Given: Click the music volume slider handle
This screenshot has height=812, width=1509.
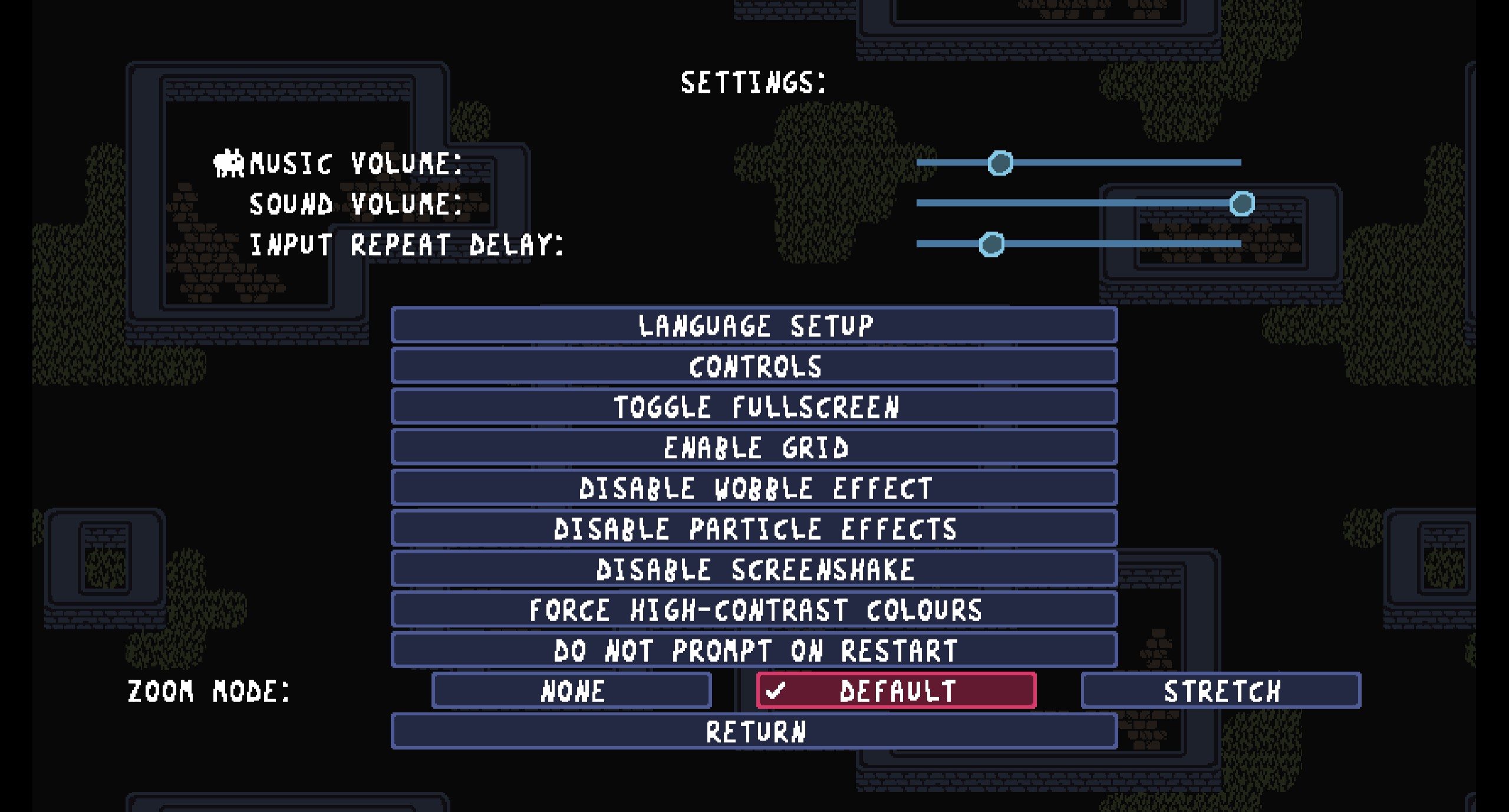Looking at the screenshot, I should 1000,163.
